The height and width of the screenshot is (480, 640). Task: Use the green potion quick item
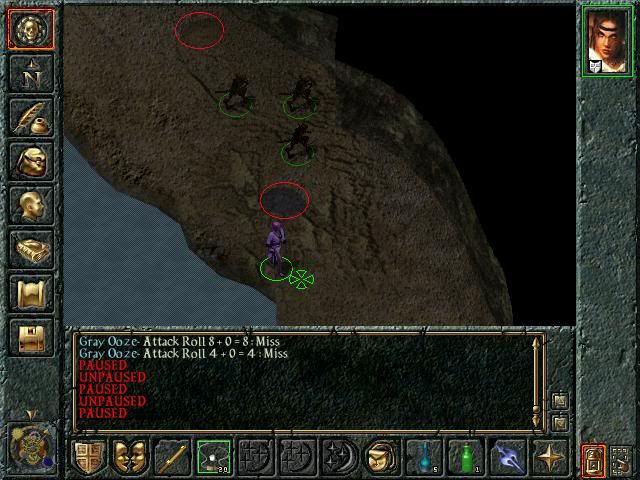[464, 458]
